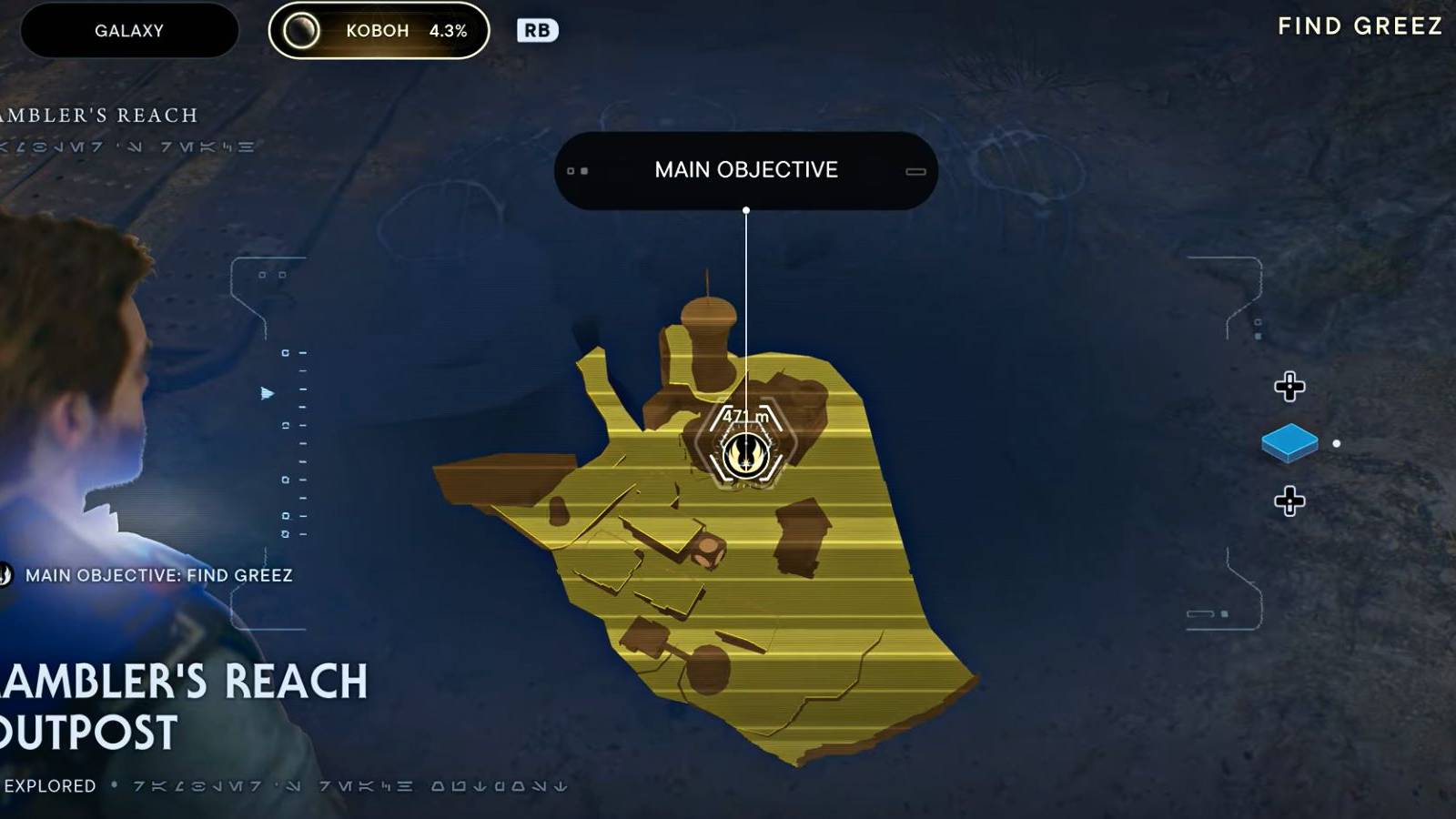
Task: Click the MAIN OBJECTIVE banner label
Action: point(746,169)
